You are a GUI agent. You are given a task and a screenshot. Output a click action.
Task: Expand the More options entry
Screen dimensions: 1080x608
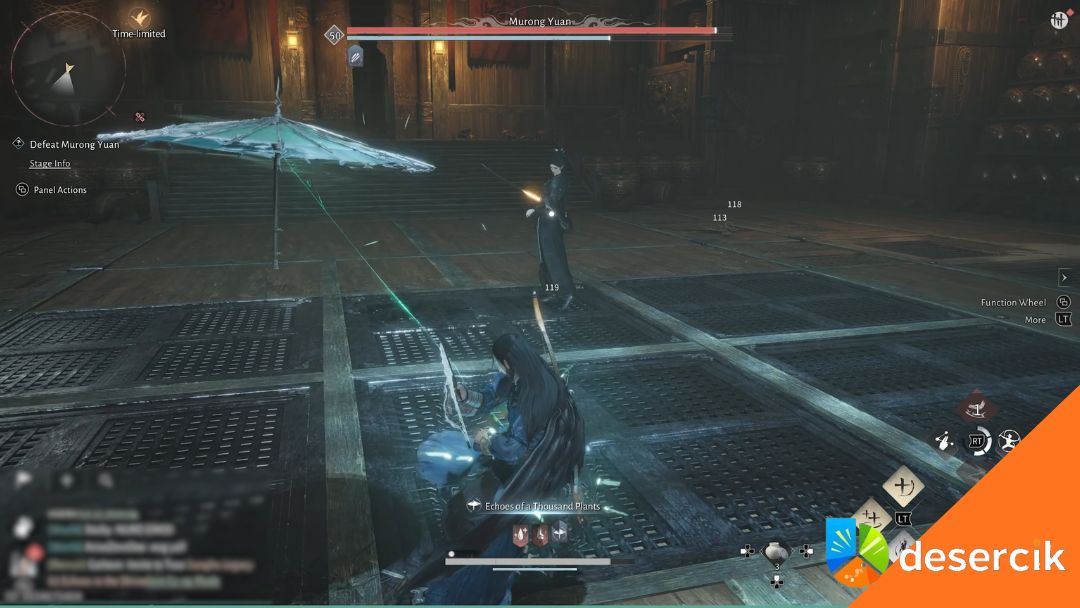coord(1035,320)
